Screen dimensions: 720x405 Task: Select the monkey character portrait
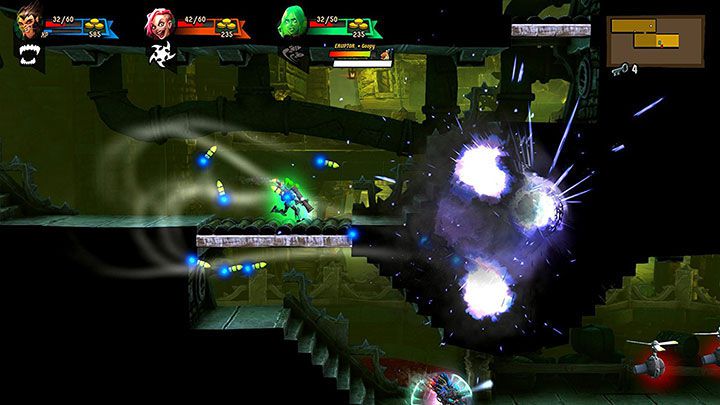pyautogui.click(x=28, y=23)
